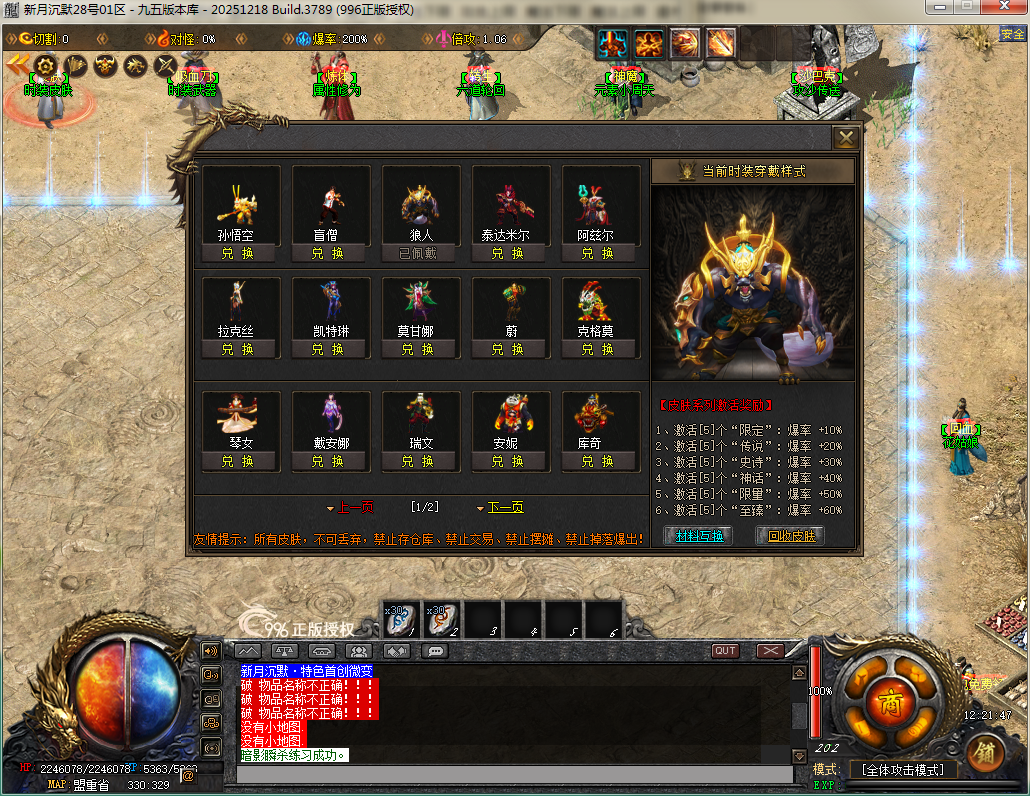Exchange the 克格莫 skin

tap(598, 350)
